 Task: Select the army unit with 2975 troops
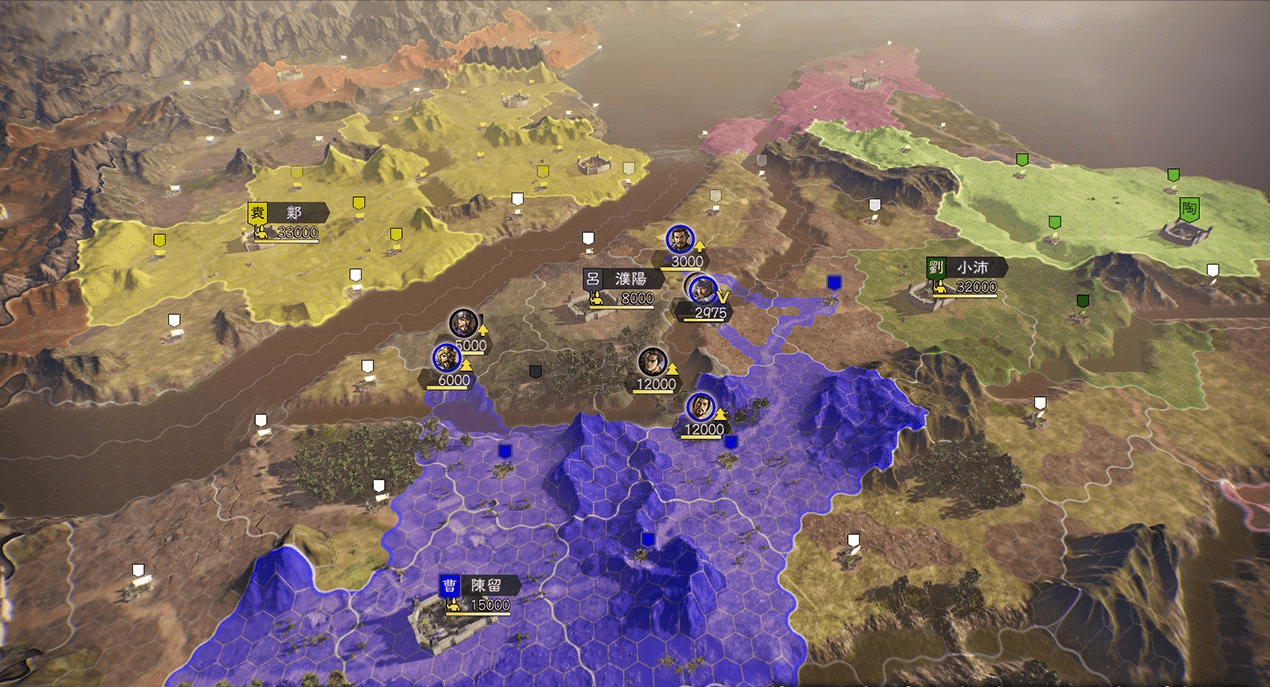click(x=702, y=290)
